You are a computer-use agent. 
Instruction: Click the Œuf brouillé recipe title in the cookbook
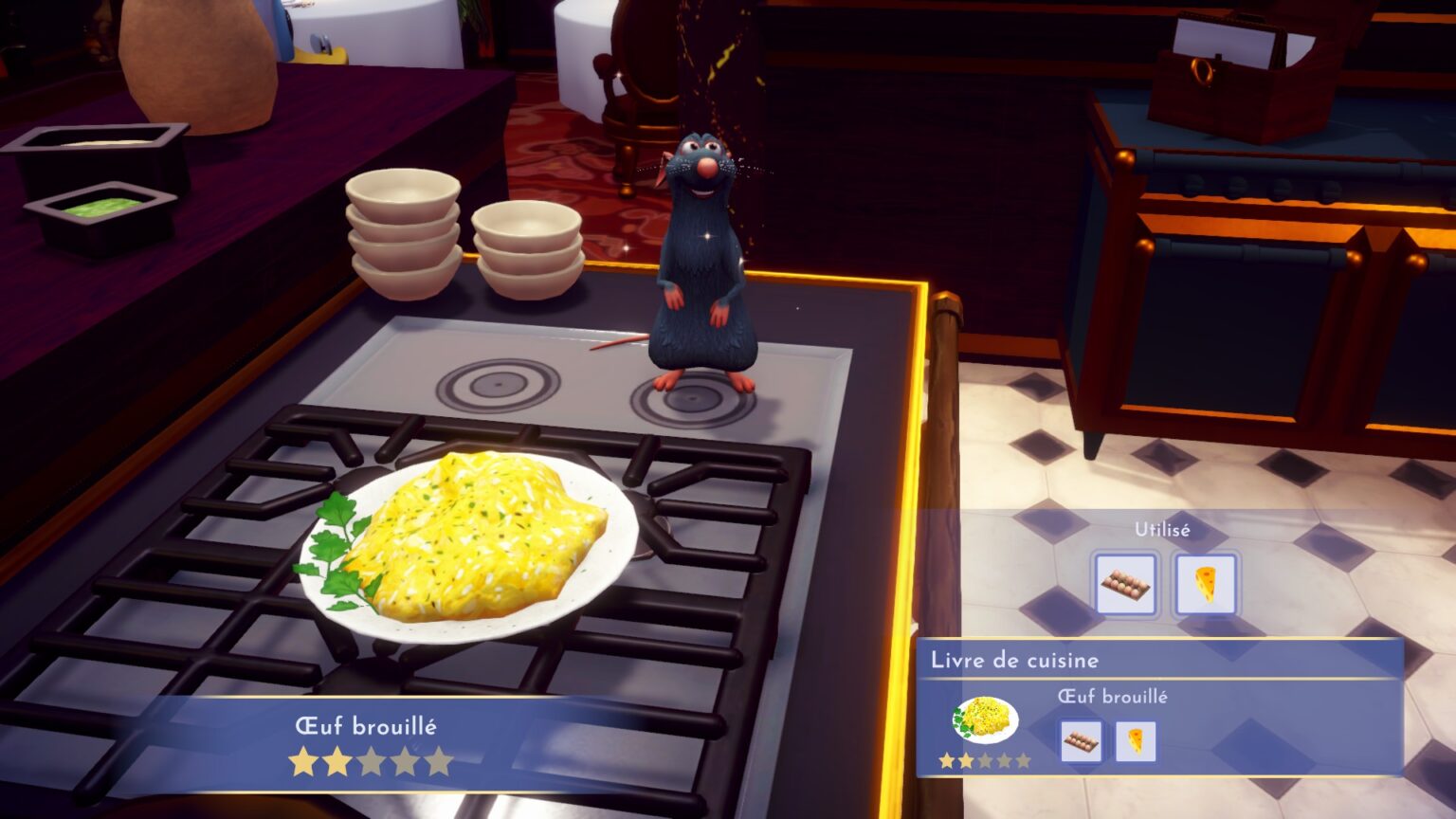(x=1115, y=694)
